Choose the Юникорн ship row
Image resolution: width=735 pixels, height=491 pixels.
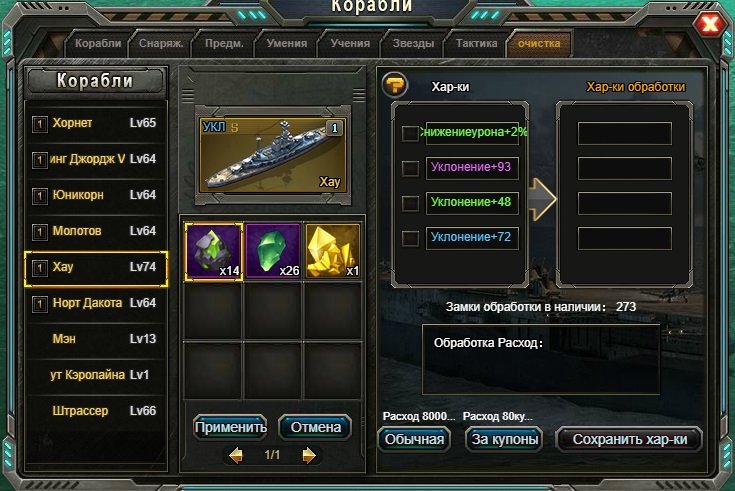click(x=96, y=195)
